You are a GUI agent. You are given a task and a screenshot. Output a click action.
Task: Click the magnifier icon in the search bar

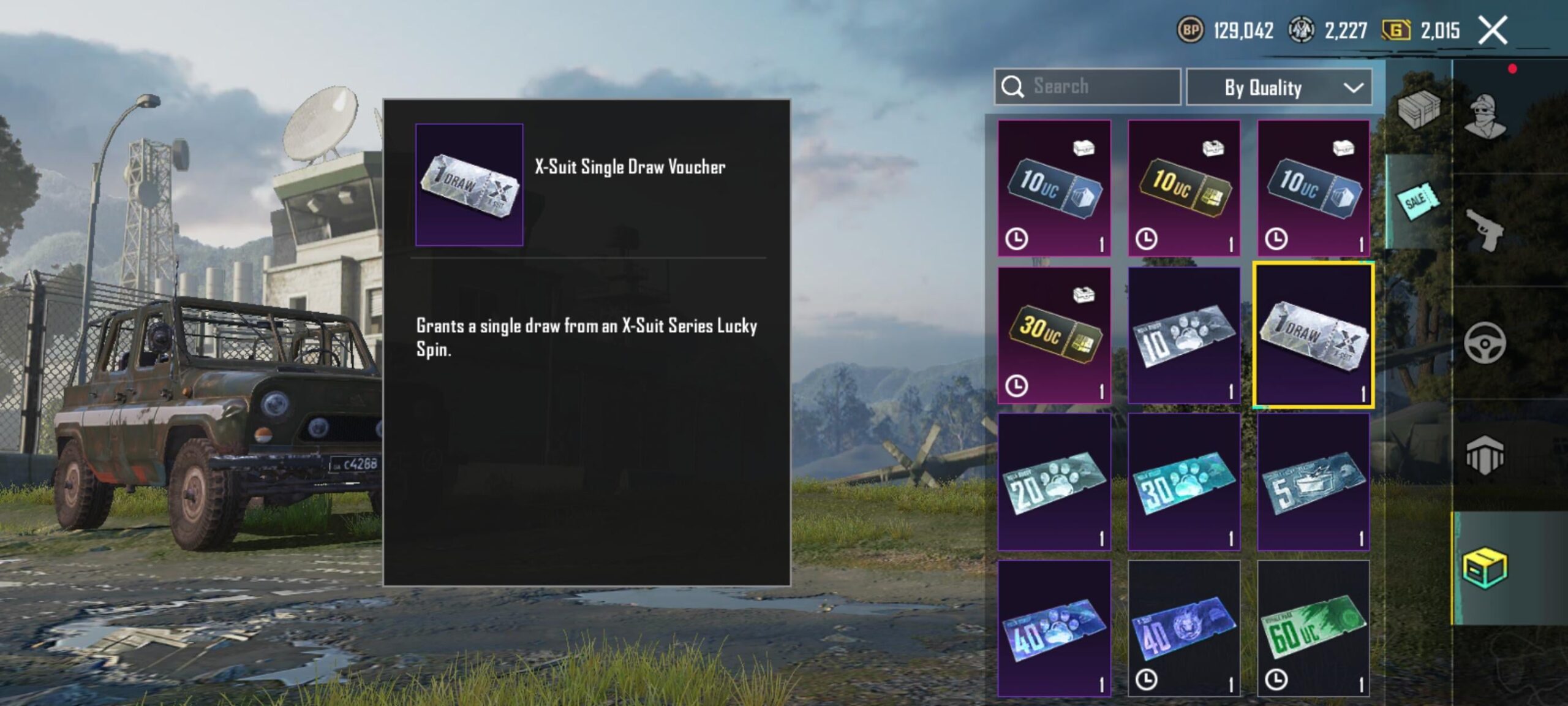coord(1014,86)
